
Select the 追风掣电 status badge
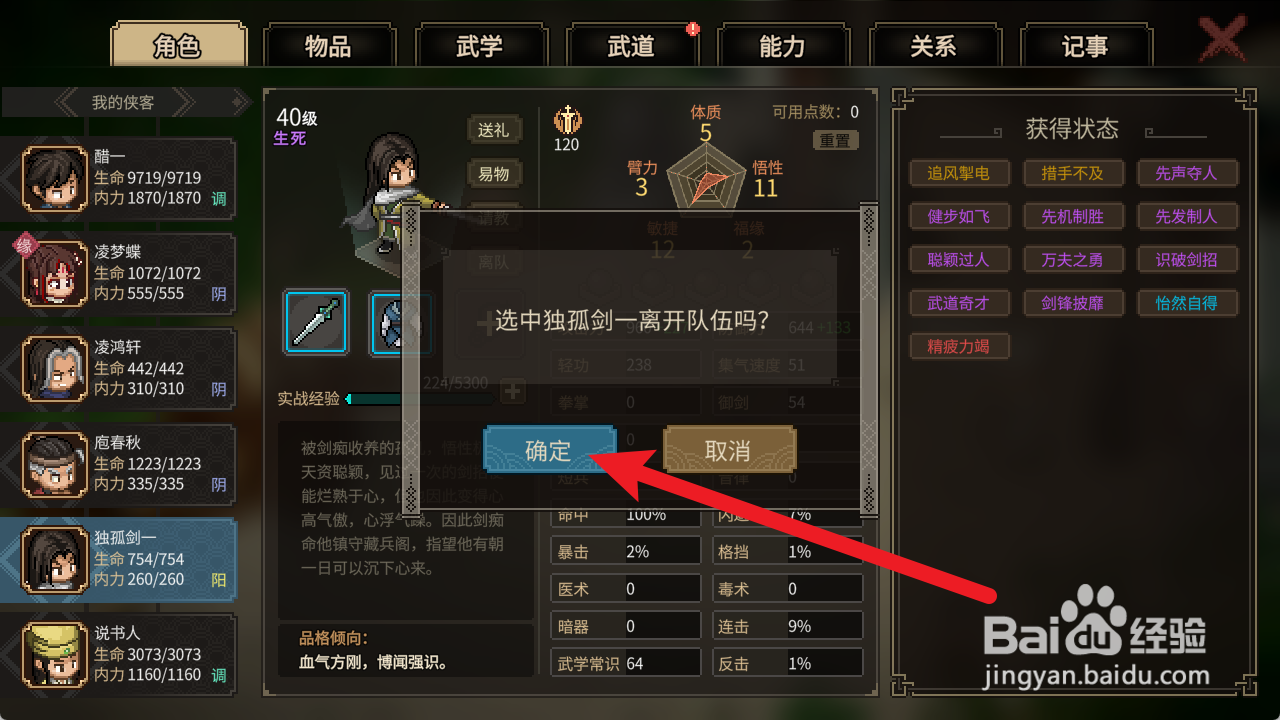tap(959, 173)
